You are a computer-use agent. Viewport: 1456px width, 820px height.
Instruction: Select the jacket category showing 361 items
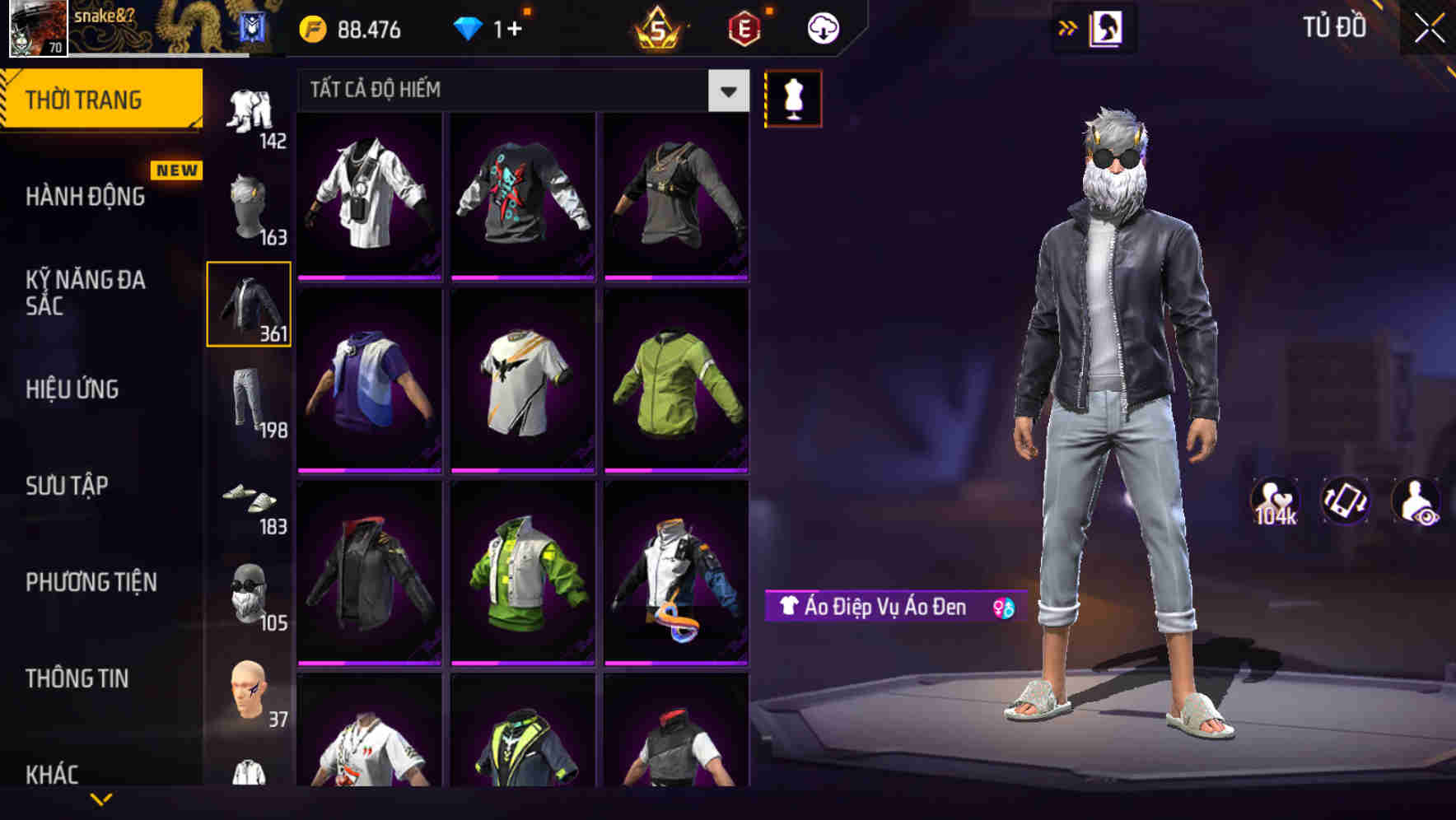click(x=247, y=304)
